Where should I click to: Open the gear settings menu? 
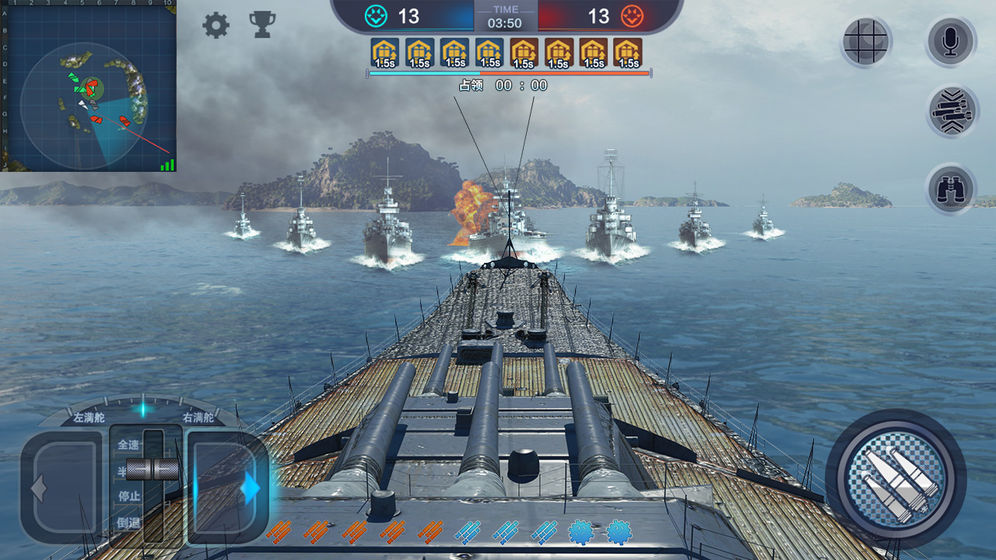click(x=216, y=25)
